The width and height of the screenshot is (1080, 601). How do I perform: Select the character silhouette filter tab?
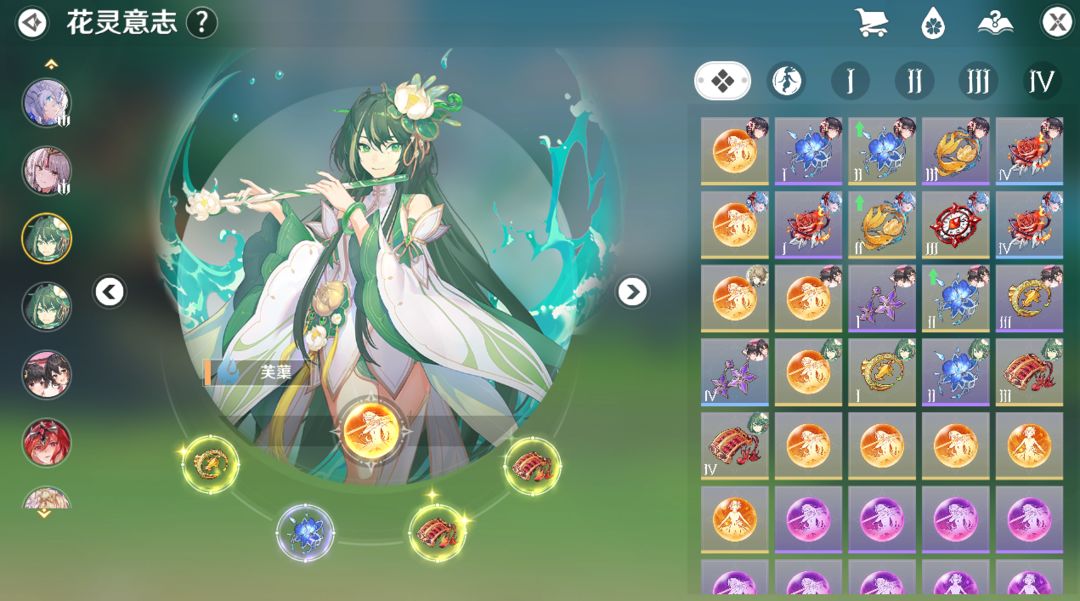point(787,80)
